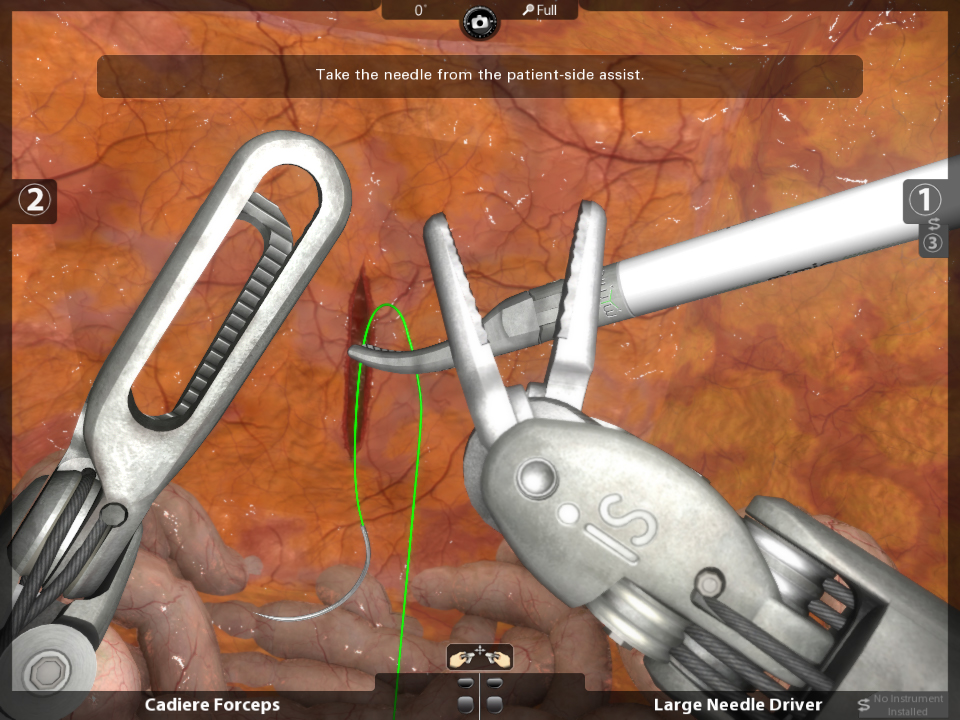
Task: Select the arm 1 badge
Action: click(x=923, y=200)
